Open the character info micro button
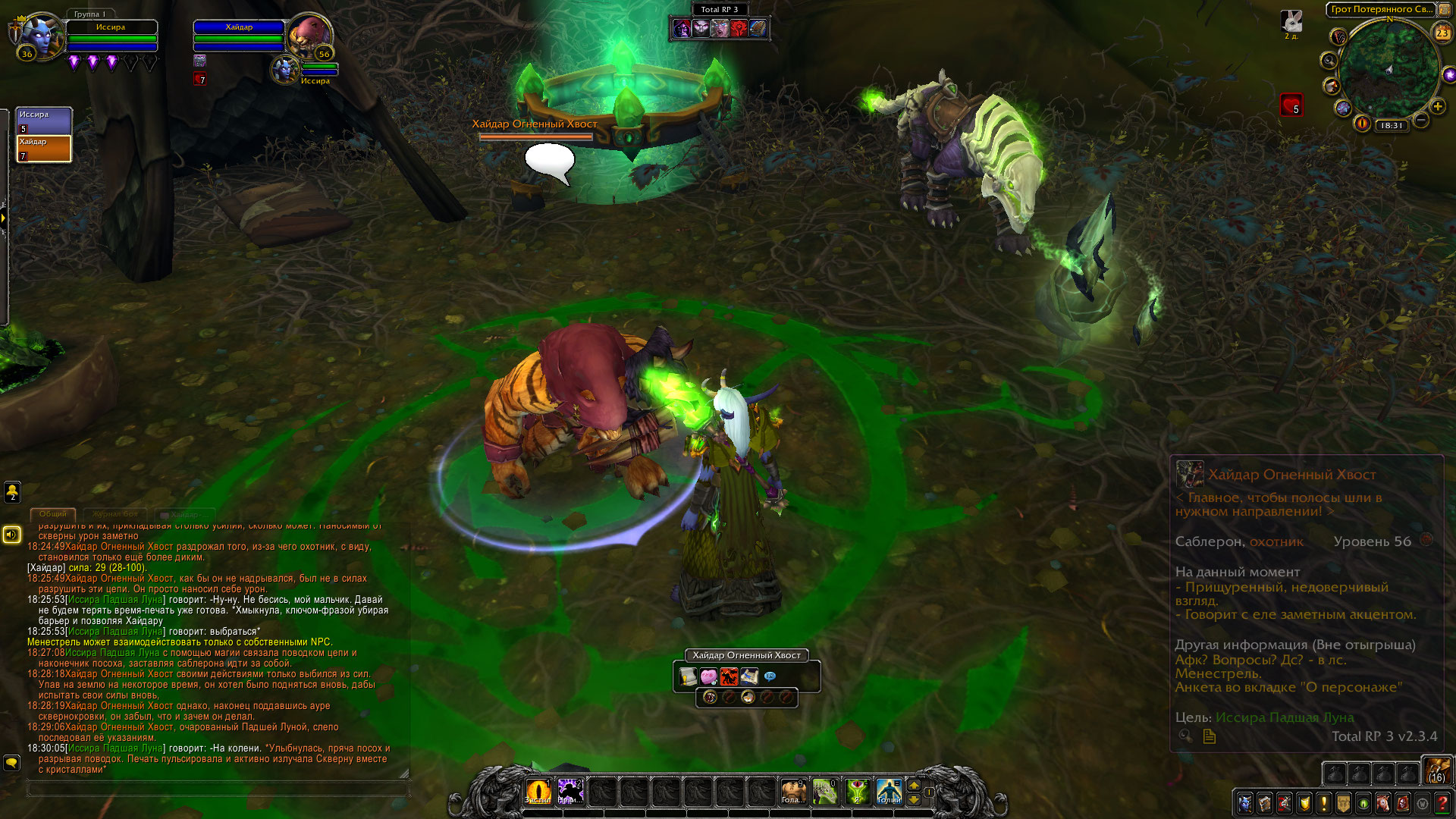This screenshot has height=819, width=1456. [1244, 802]
